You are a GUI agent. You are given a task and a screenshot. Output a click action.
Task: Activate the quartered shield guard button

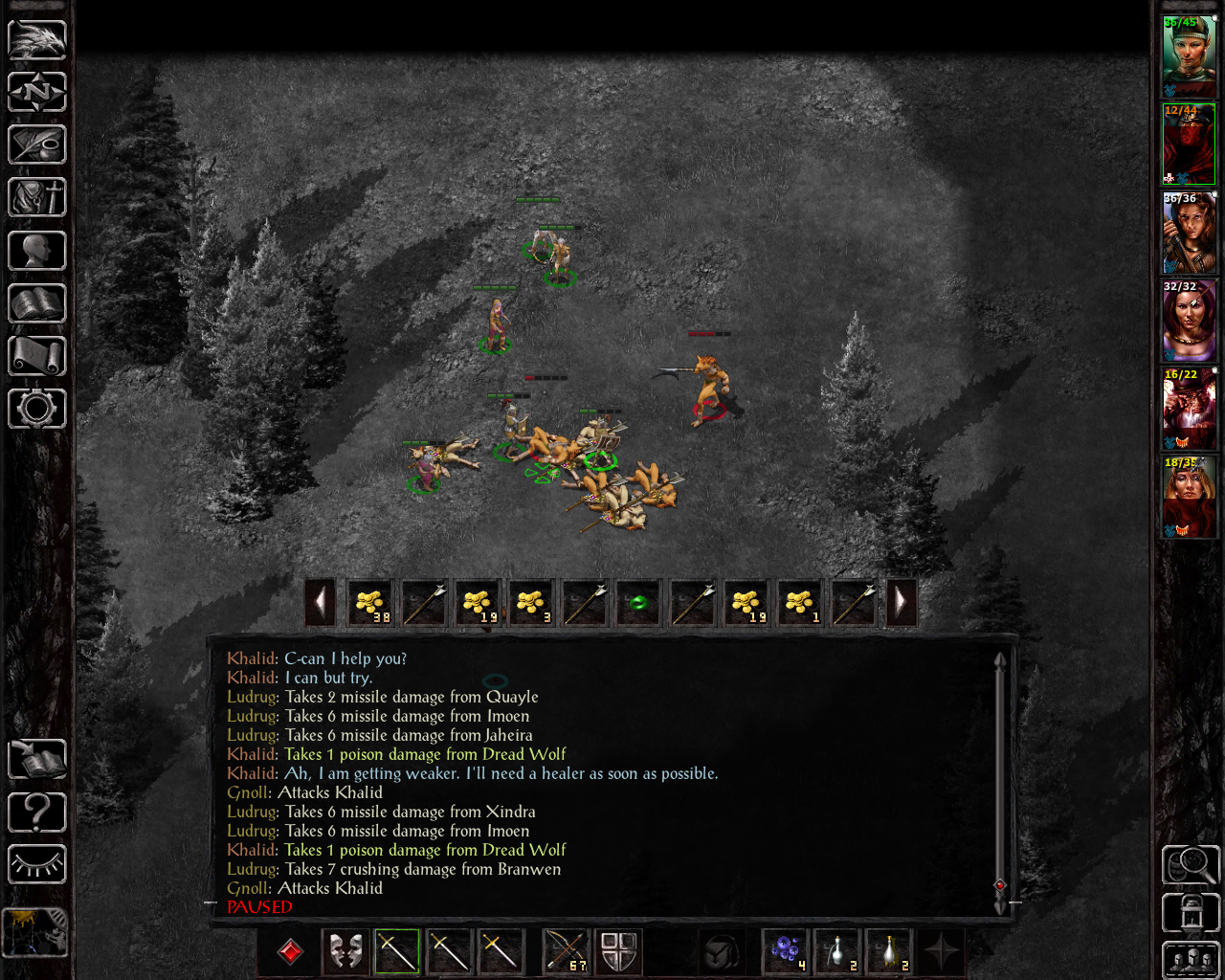click(x=618, y=951)
